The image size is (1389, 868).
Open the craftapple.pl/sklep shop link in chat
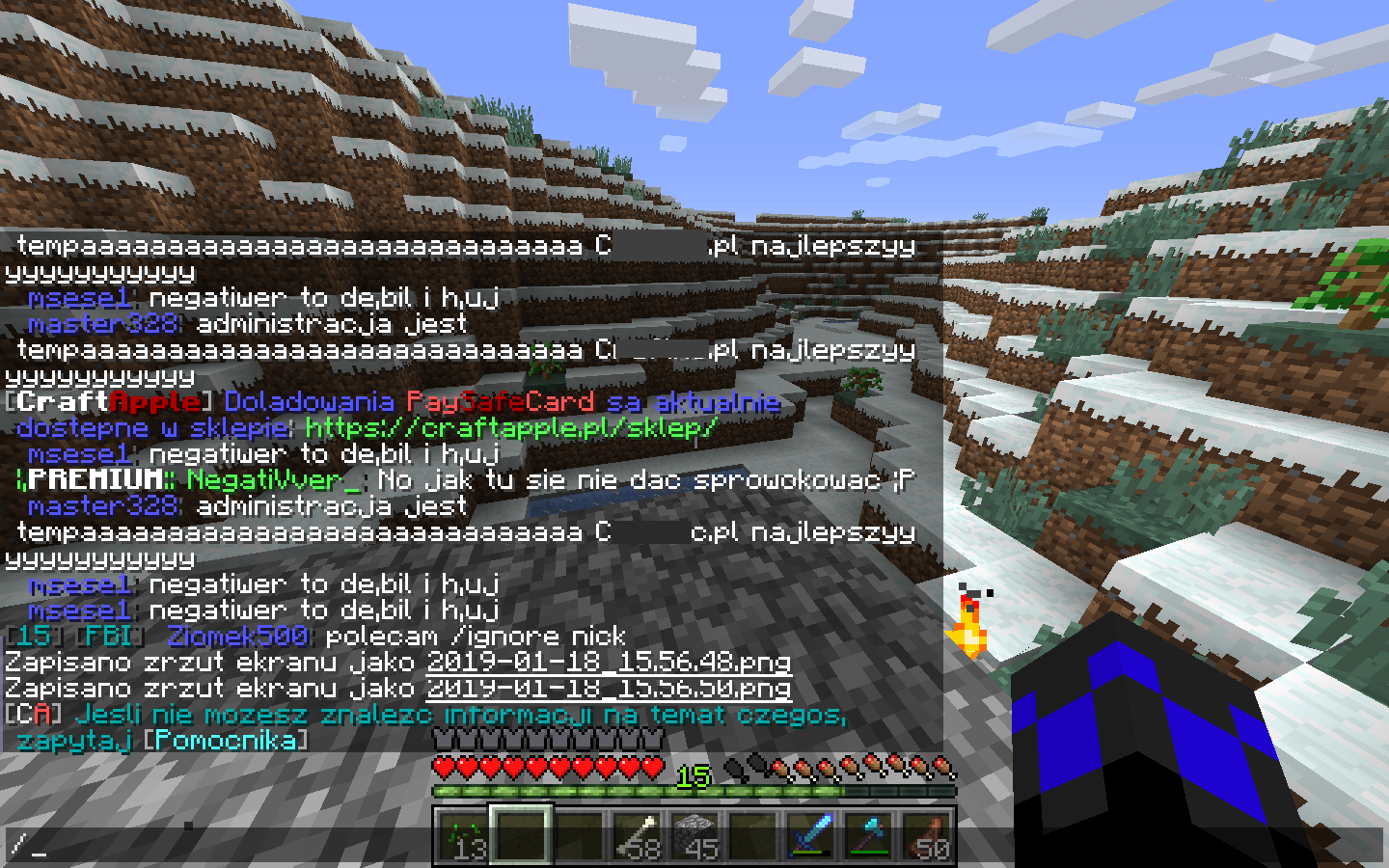coord(511,427)
